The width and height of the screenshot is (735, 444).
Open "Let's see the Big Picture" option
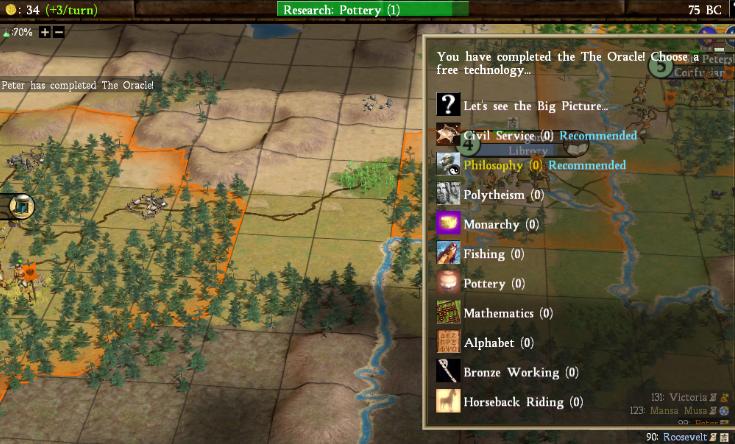535,106
